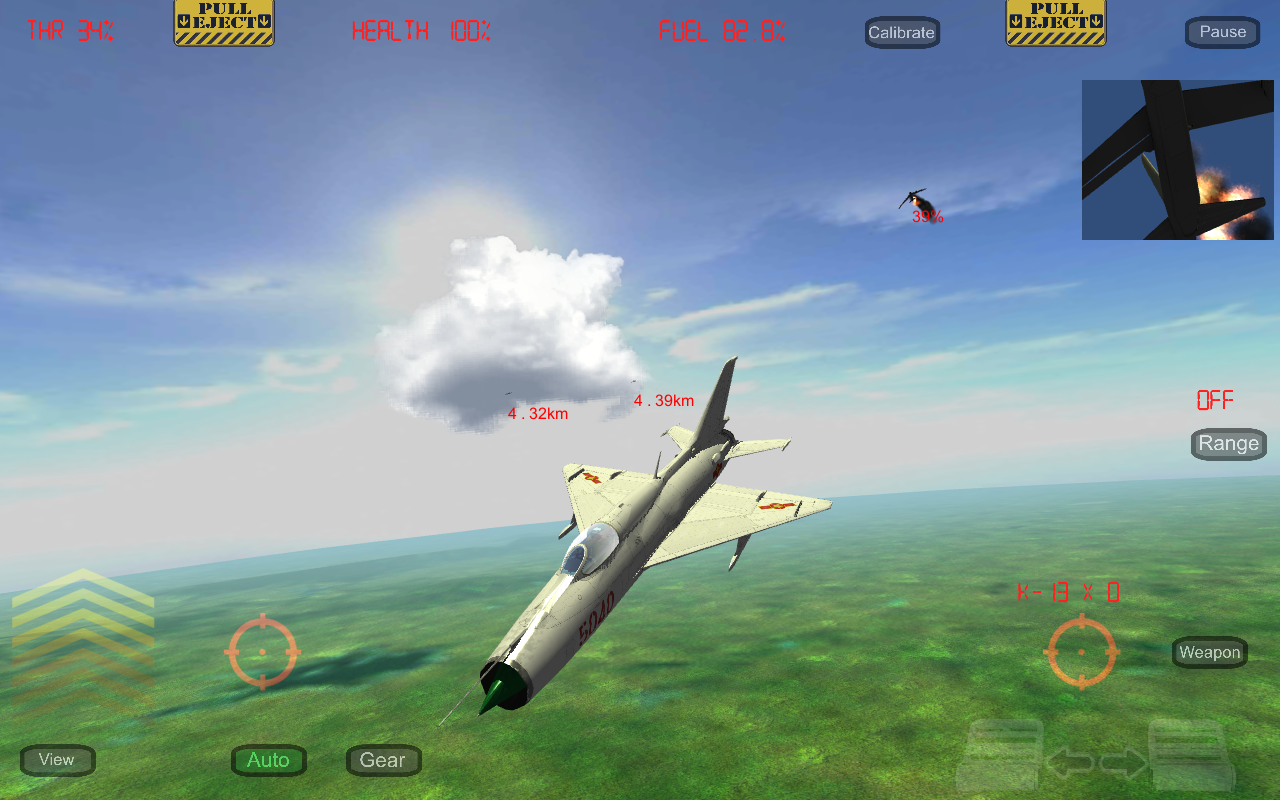This screenshot has height=800, width=1280.
Task: Turn the Range finder on
Action: [1228, 443]
